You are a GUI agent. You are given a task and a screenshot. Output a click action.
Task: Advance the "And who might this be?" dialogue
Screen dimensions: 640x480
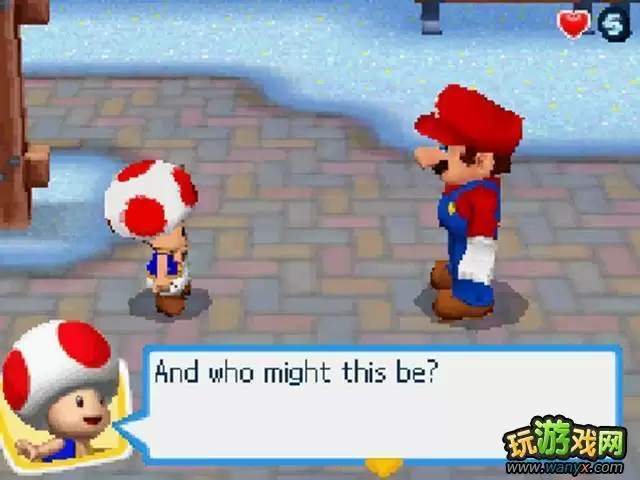(x=380, y=402)
